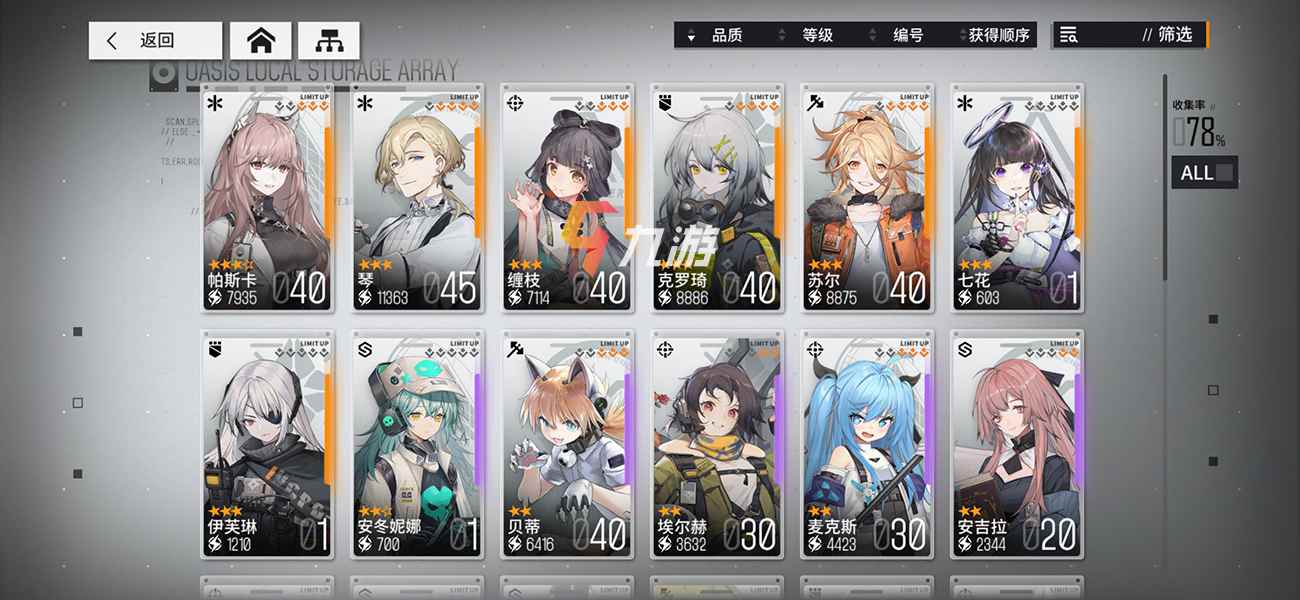View the 七花 character card
Image resolution: width=1300 pixels, height=600 pixels.
click(x=1016, y=198)
